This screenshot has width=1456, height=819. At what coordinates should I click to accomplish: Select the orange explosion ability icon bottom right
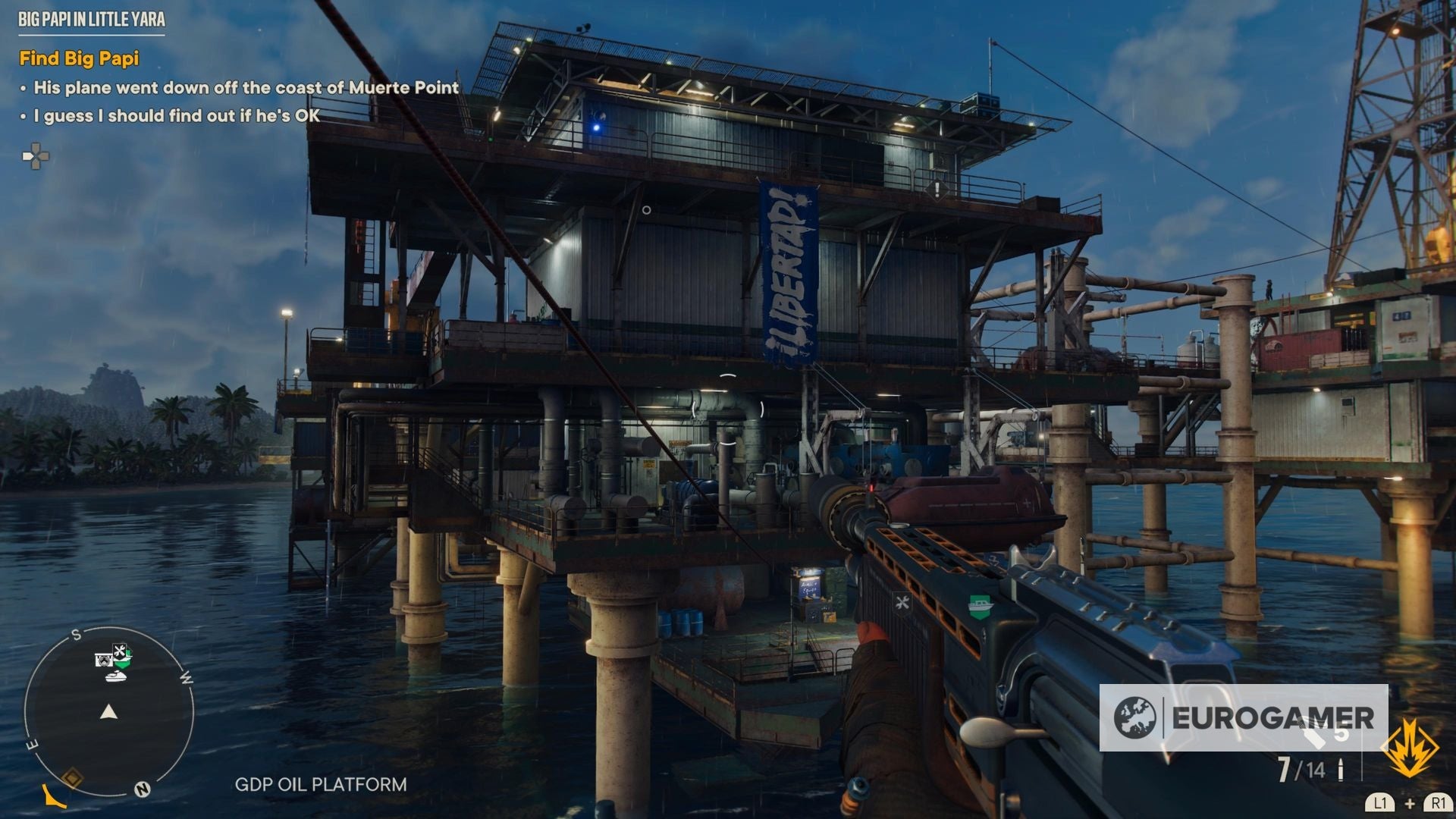1409,747
